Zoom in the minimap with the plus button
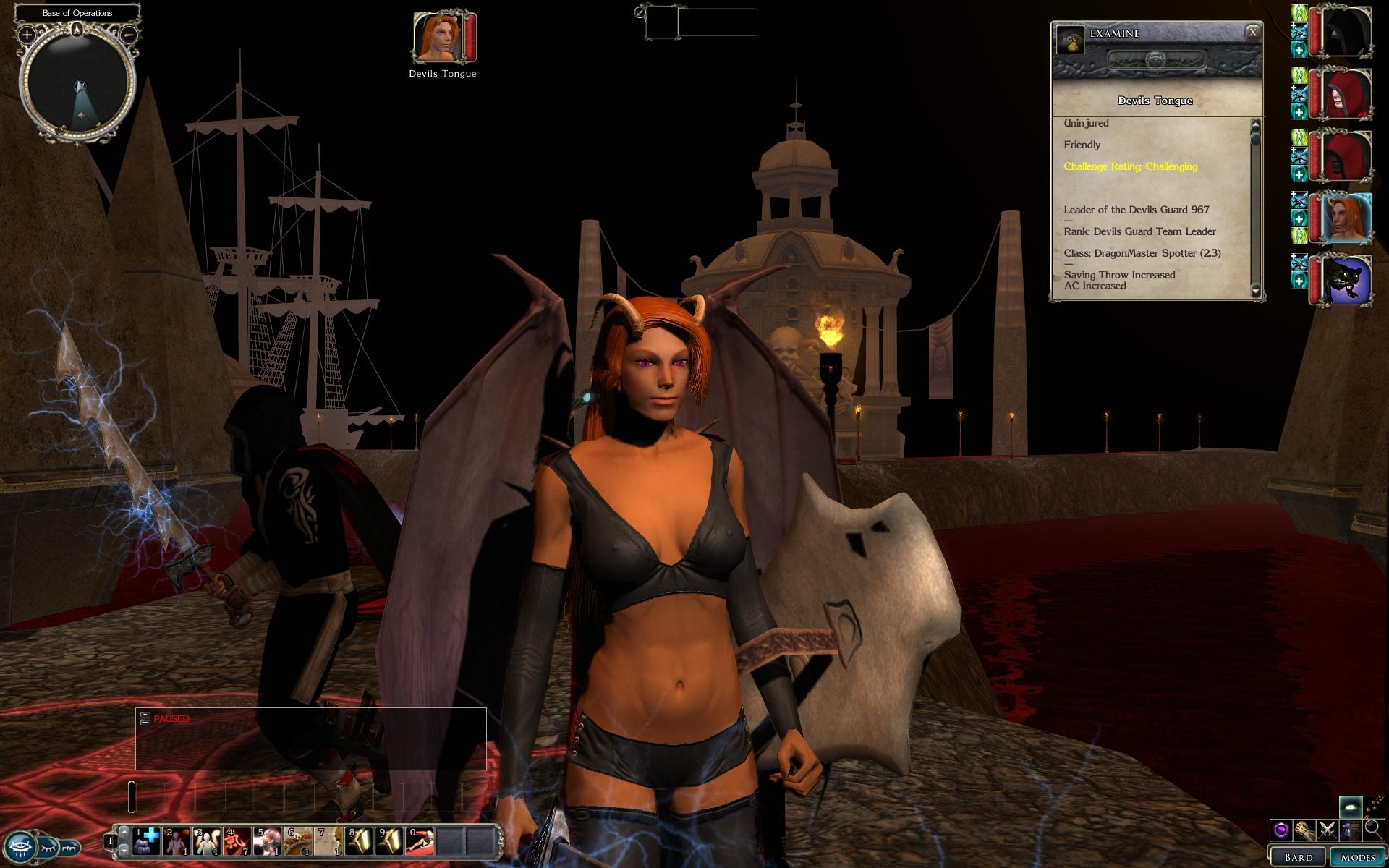Viewport: 1389px width, 868px height. point(27,34)
